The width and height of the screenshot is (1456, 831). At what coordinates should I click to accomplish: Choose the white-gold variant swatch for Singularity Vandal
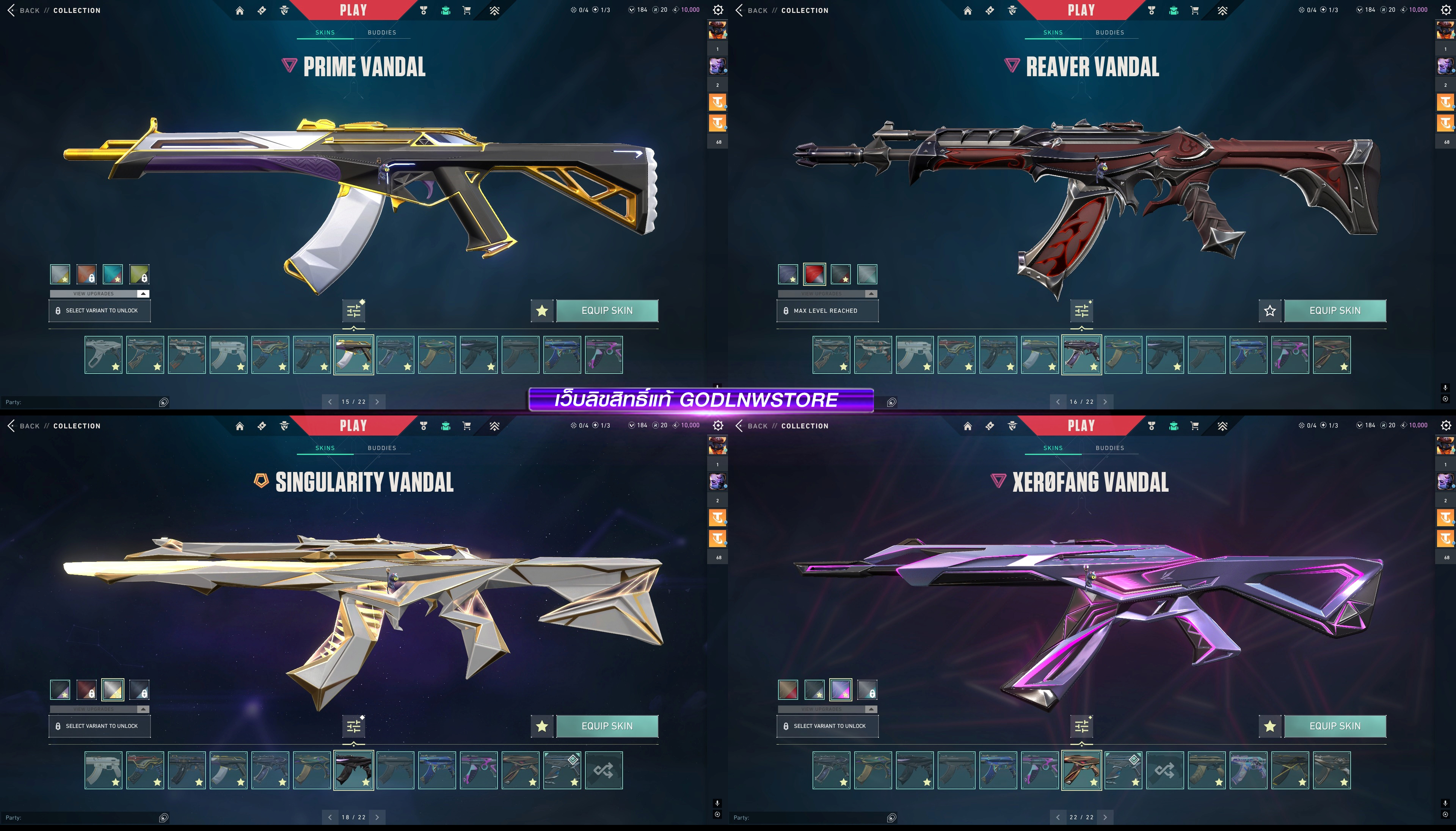[x=113, y=690]
